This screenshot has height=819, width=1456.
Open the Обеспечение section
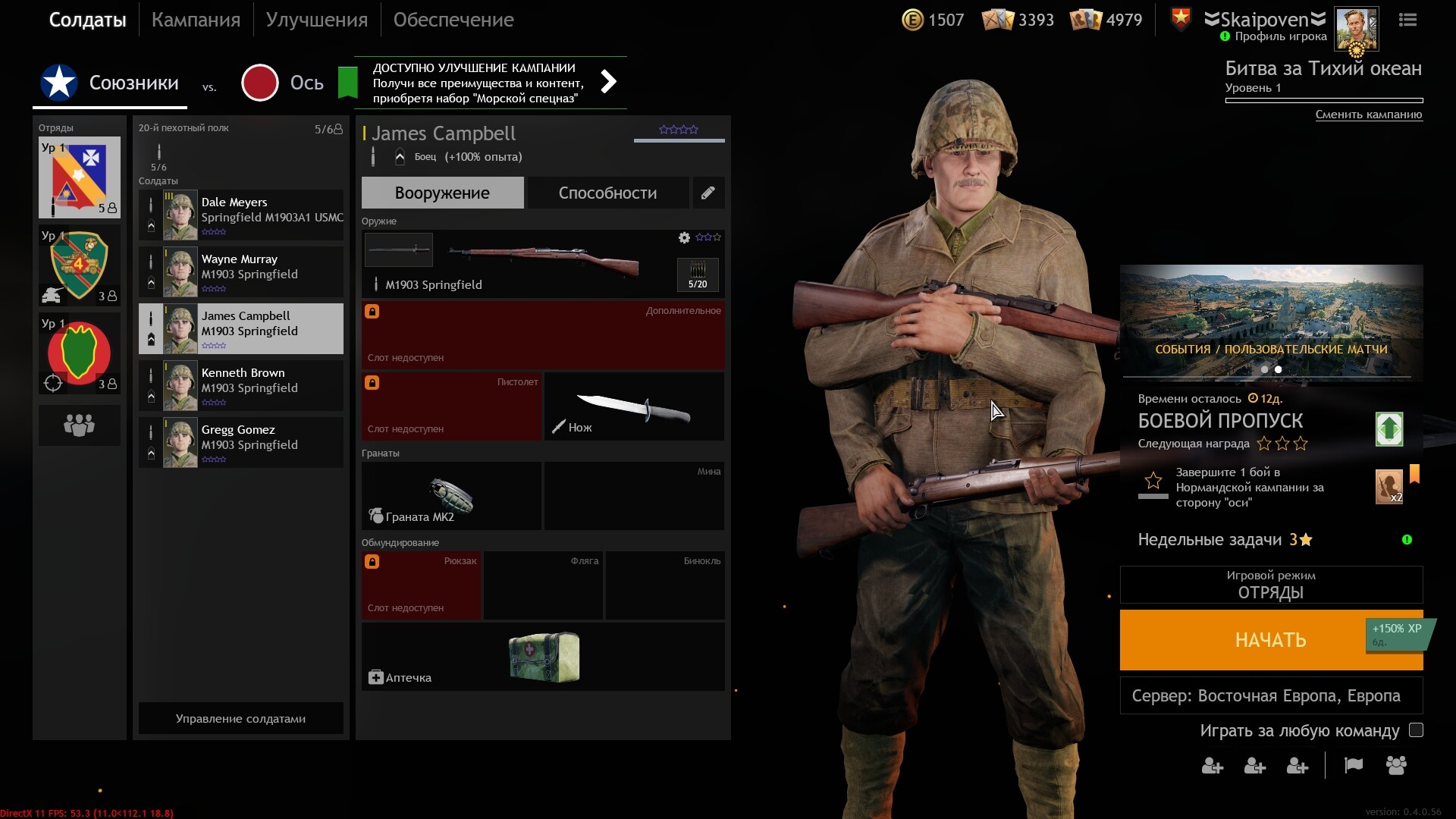coord(453,20)
